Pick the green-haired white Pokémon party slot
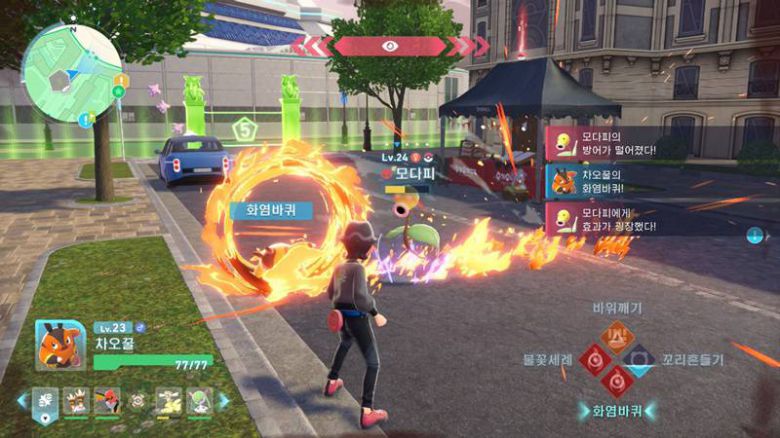 pyautogui.click(x=199, y=402)
